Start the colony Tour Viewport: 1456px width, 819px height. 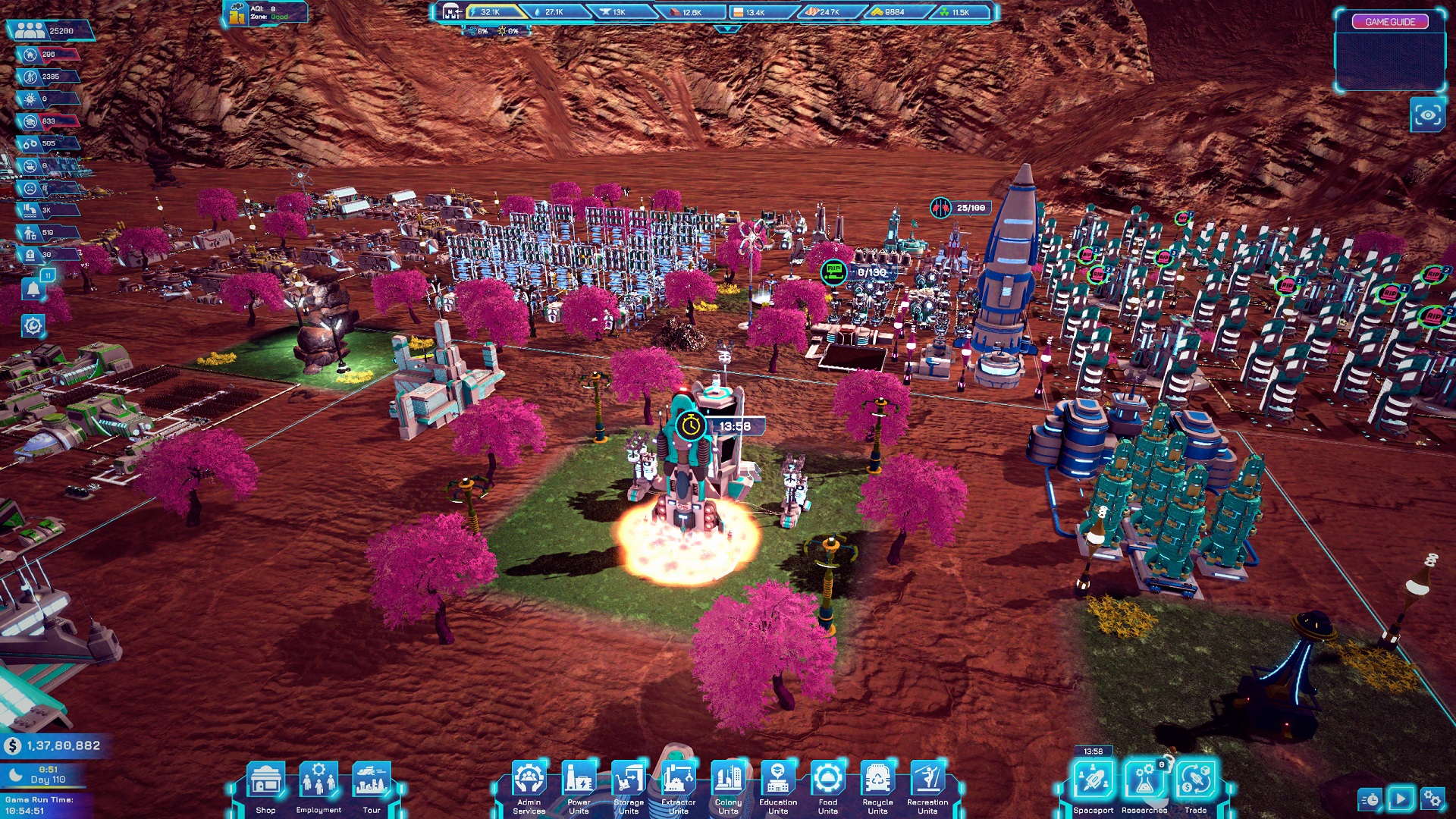tap(371, 781)
